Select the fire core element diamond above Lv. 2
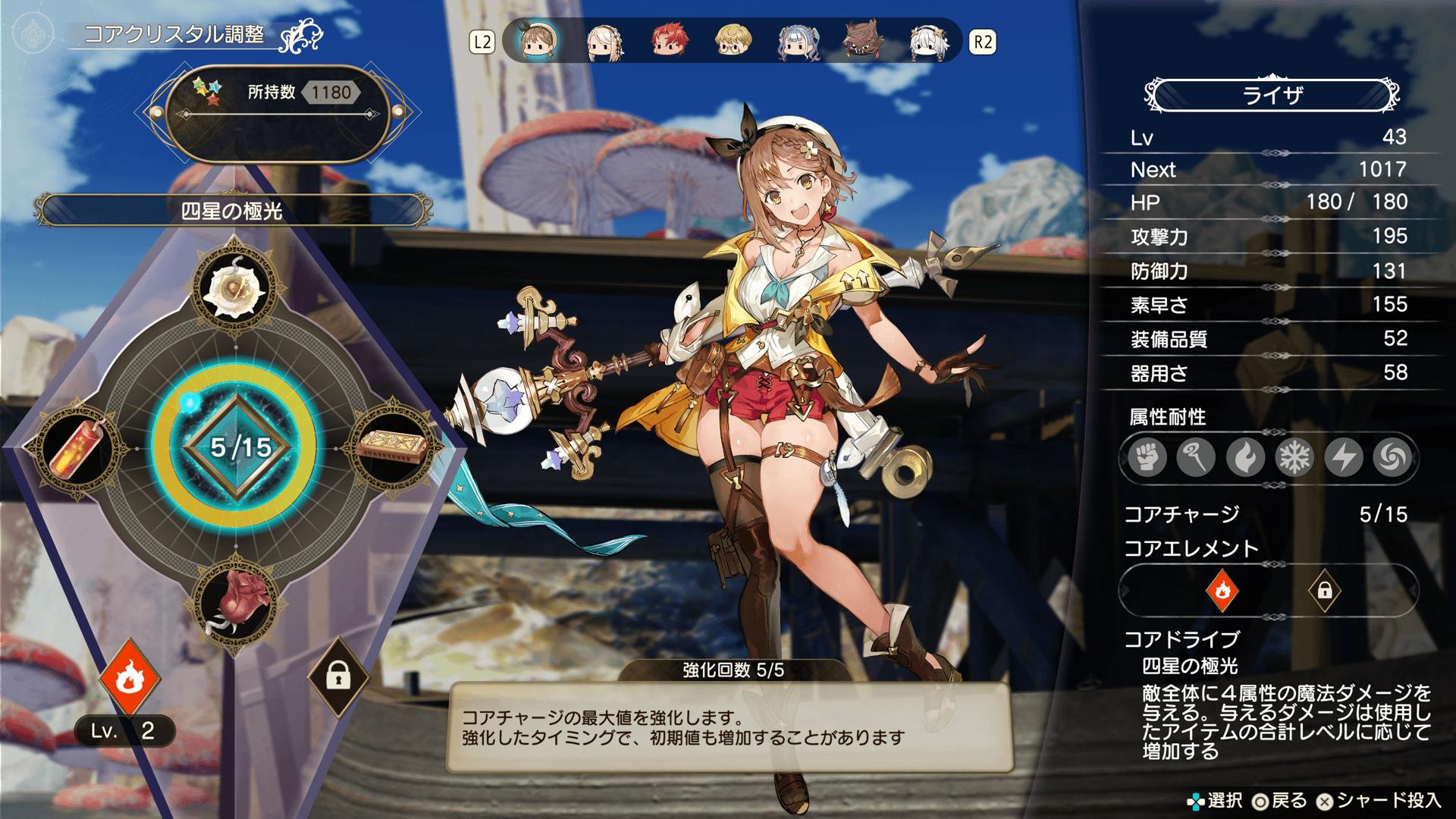 coord(130,677)
